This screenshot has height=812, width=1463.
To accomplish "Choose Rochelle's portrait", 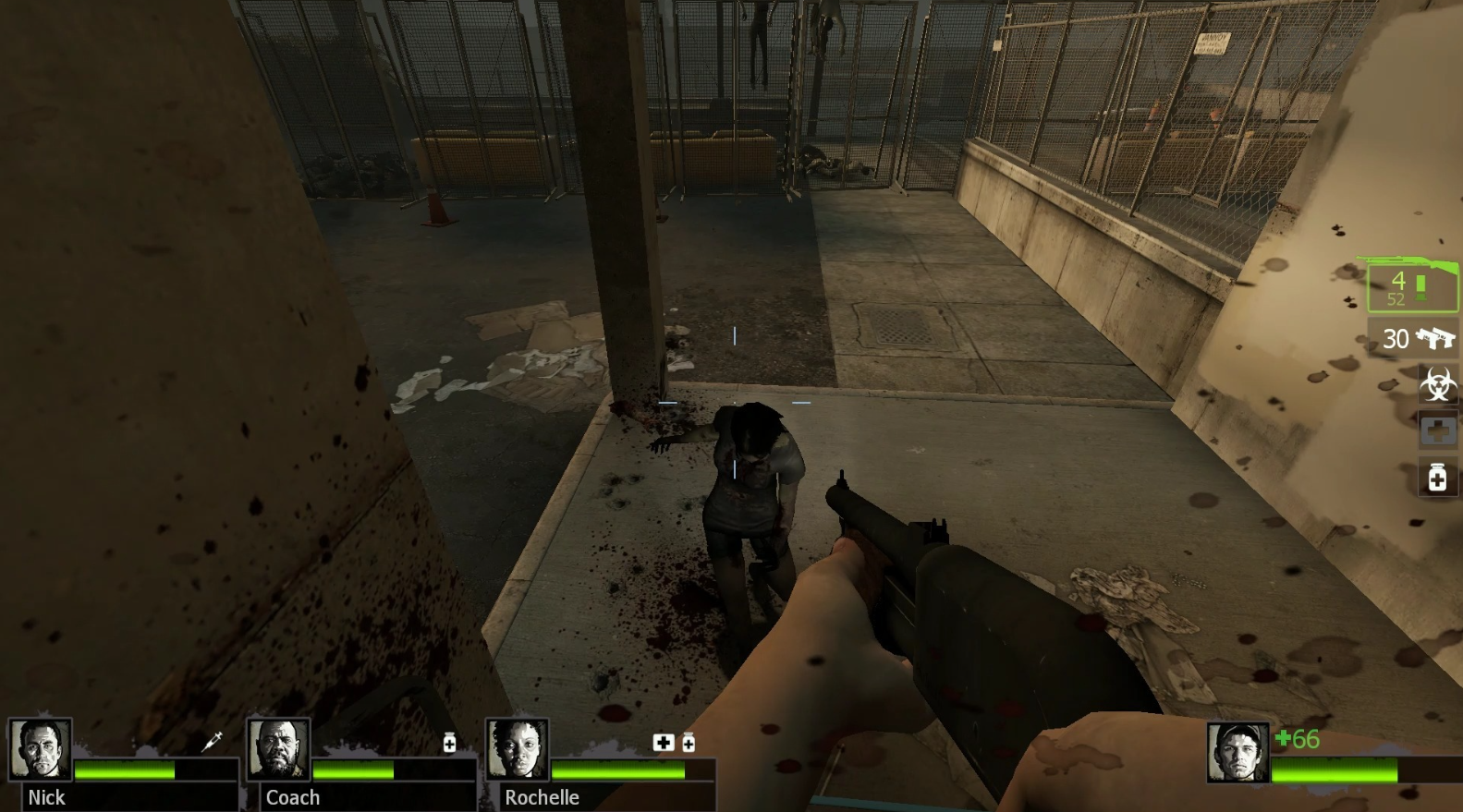I will [517, 749].
